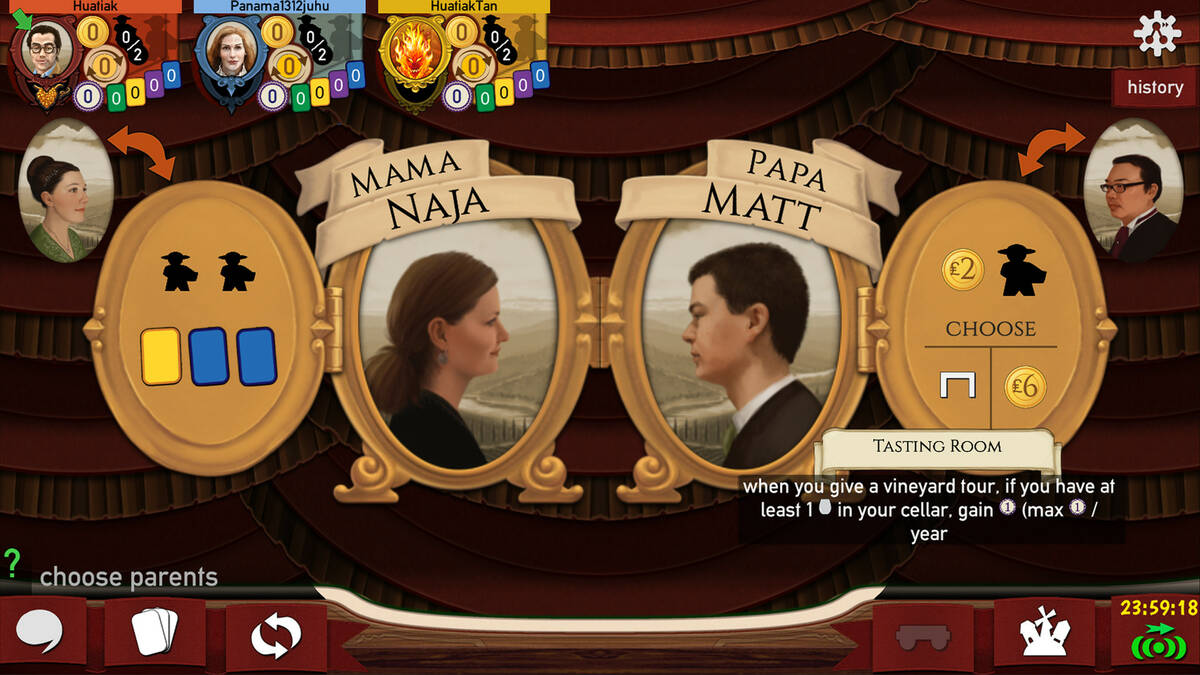
Task: Open the windmill vineyard board button
Action: (1044, 633)
